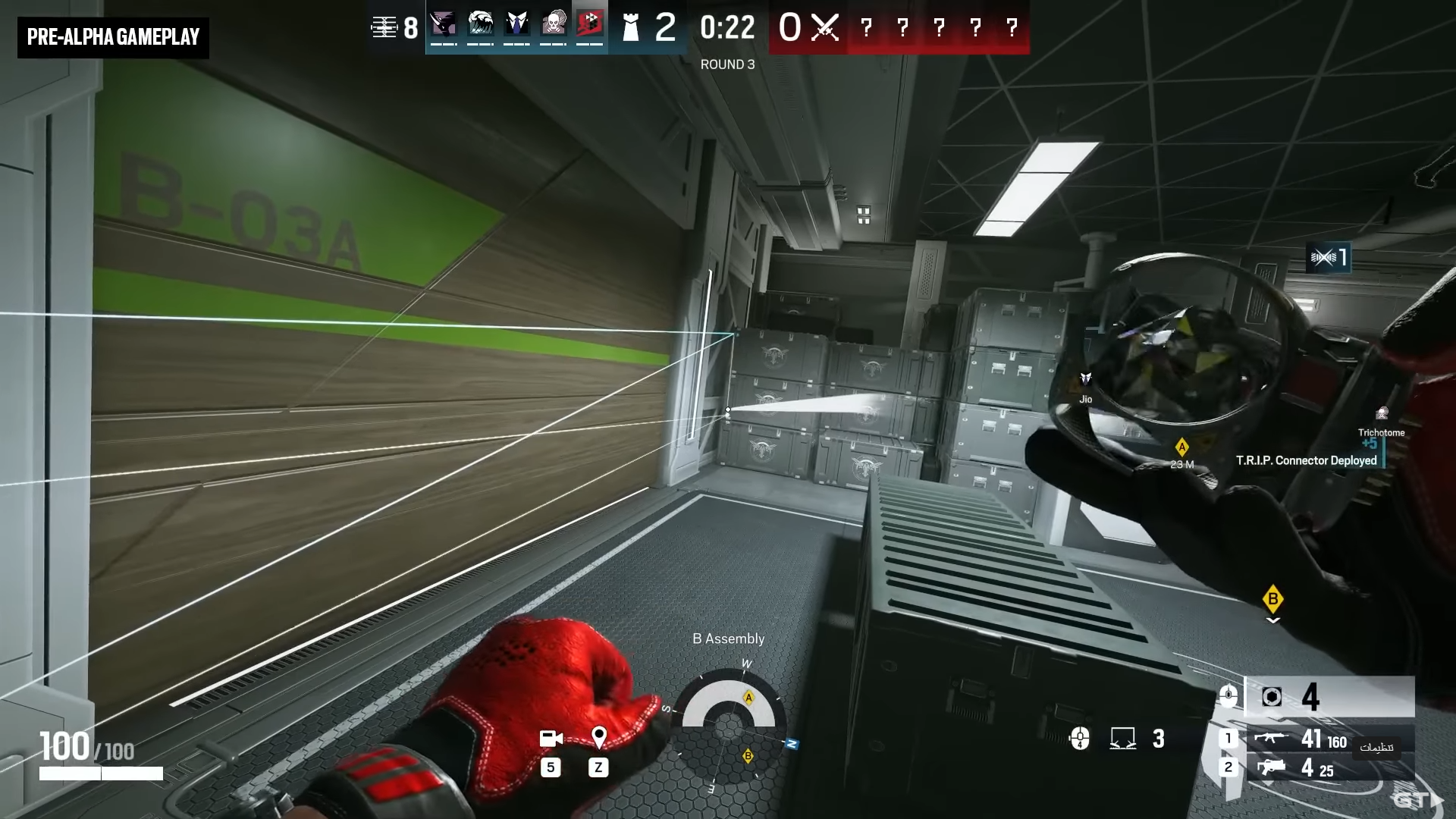This screenshot has width=1456, height=819.
Task: Select the suit-and-tie operator icon
Action: point(516,23)
